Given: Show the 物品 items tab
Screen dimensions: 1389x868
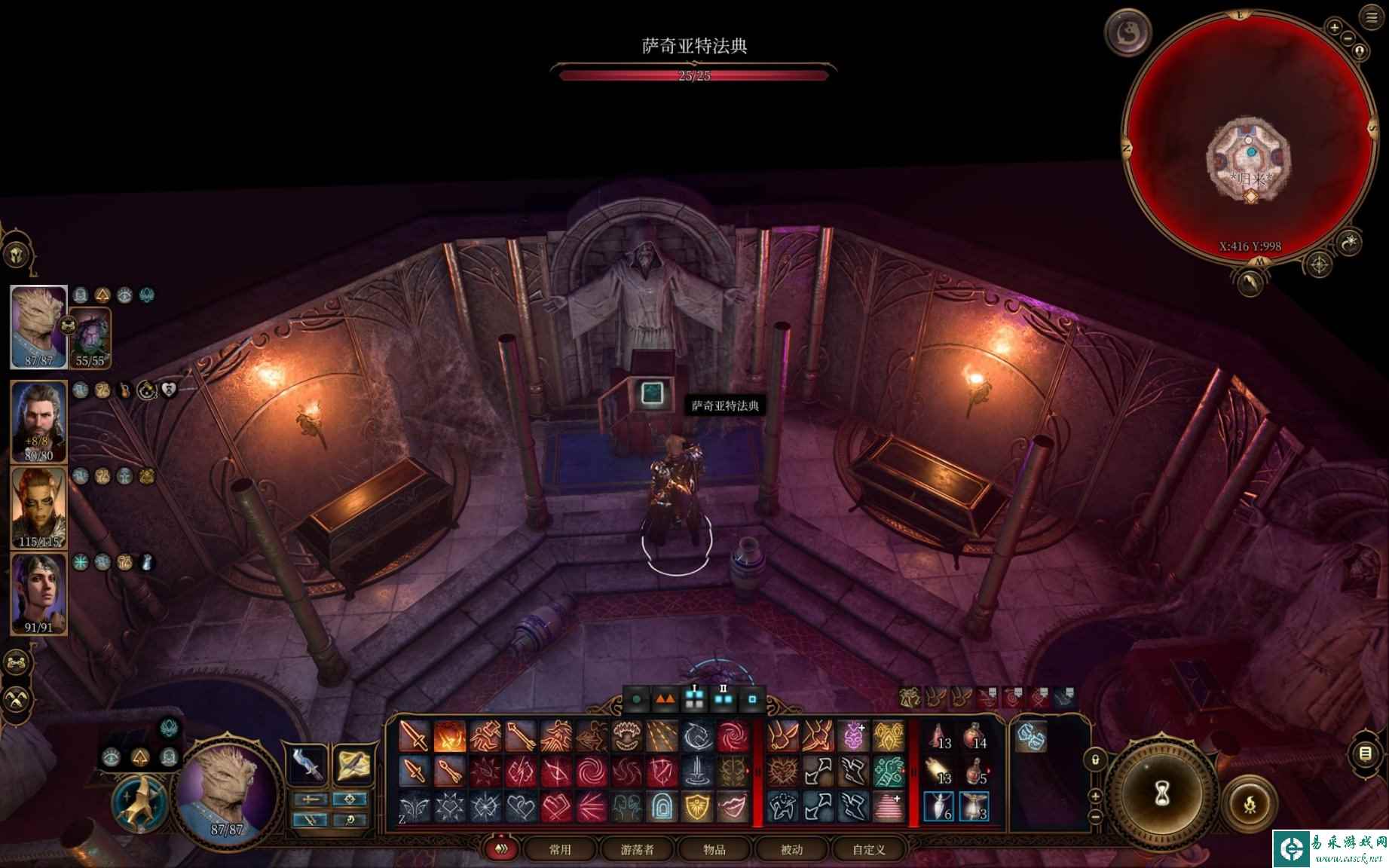Looking at the screenshot, I should pos(714,849).
